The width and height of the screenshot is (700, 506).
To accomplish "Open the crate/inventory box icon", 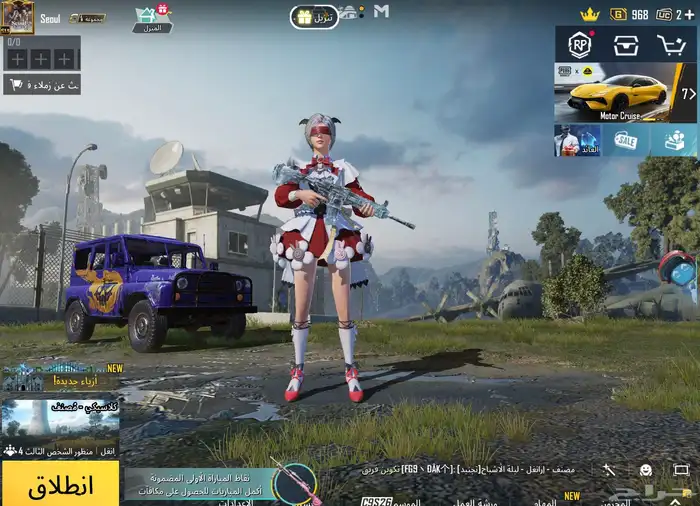I will click(x=626, y=45).
